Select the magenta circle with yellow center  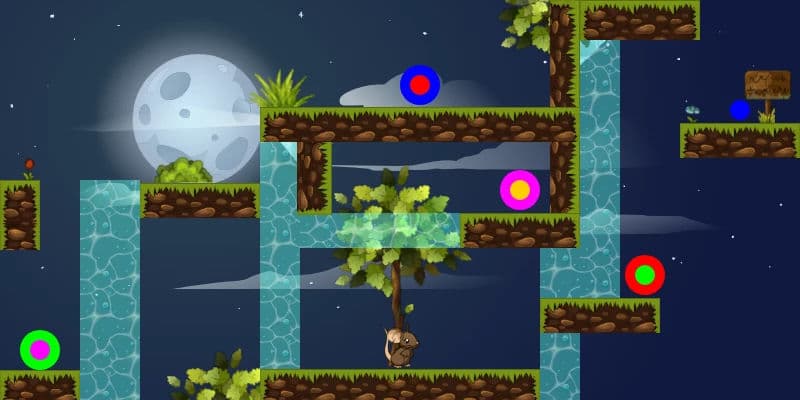520,190
